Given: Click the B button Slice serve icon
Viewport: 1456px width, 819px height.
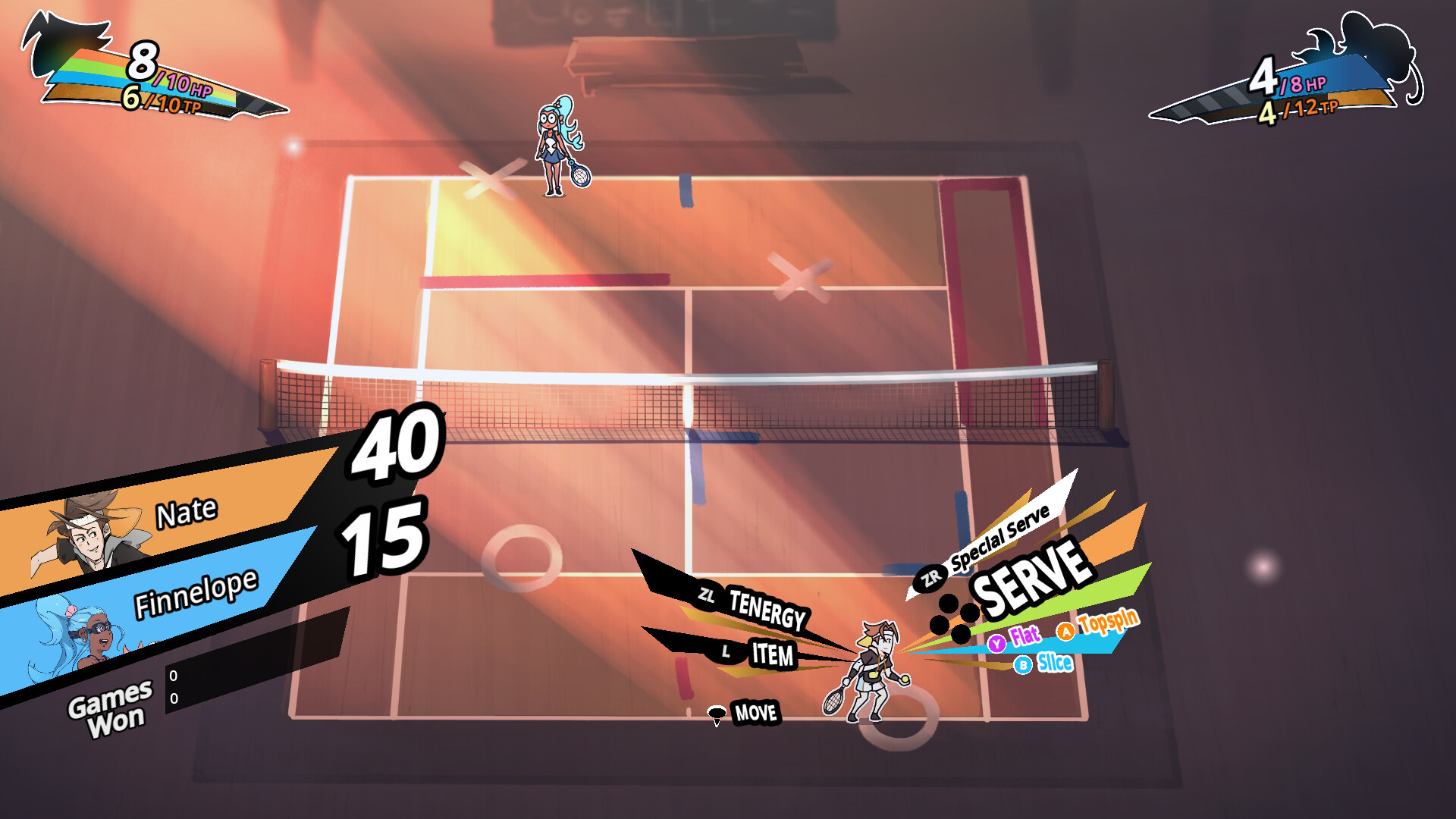Looking at the screenshot, I should point(1024,663).
